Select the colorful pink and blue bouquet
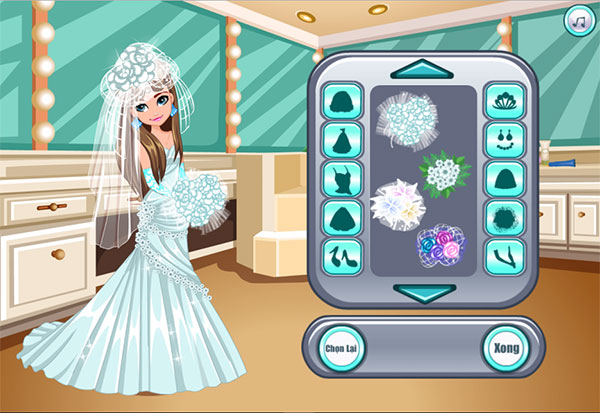The width and height of the screenshot is (600, 413). [x=442, y=245]
